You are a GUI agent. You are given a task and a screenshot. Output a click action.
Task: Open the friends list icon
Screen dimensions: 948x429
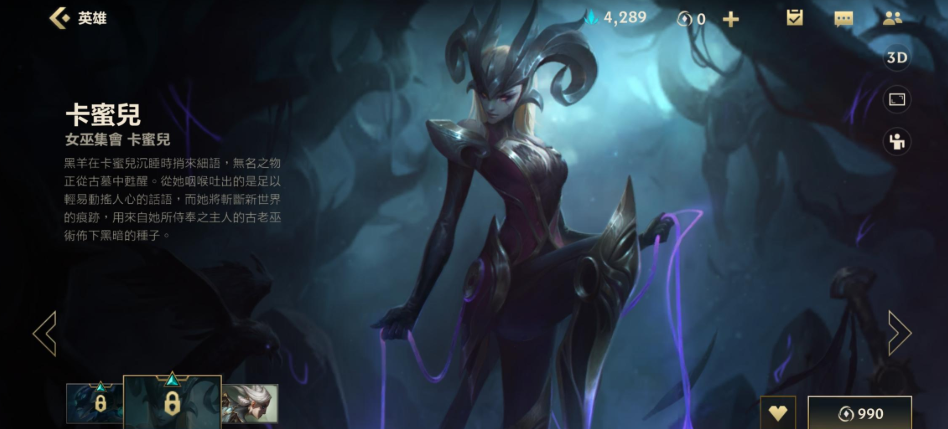click(x=892, y=18)
